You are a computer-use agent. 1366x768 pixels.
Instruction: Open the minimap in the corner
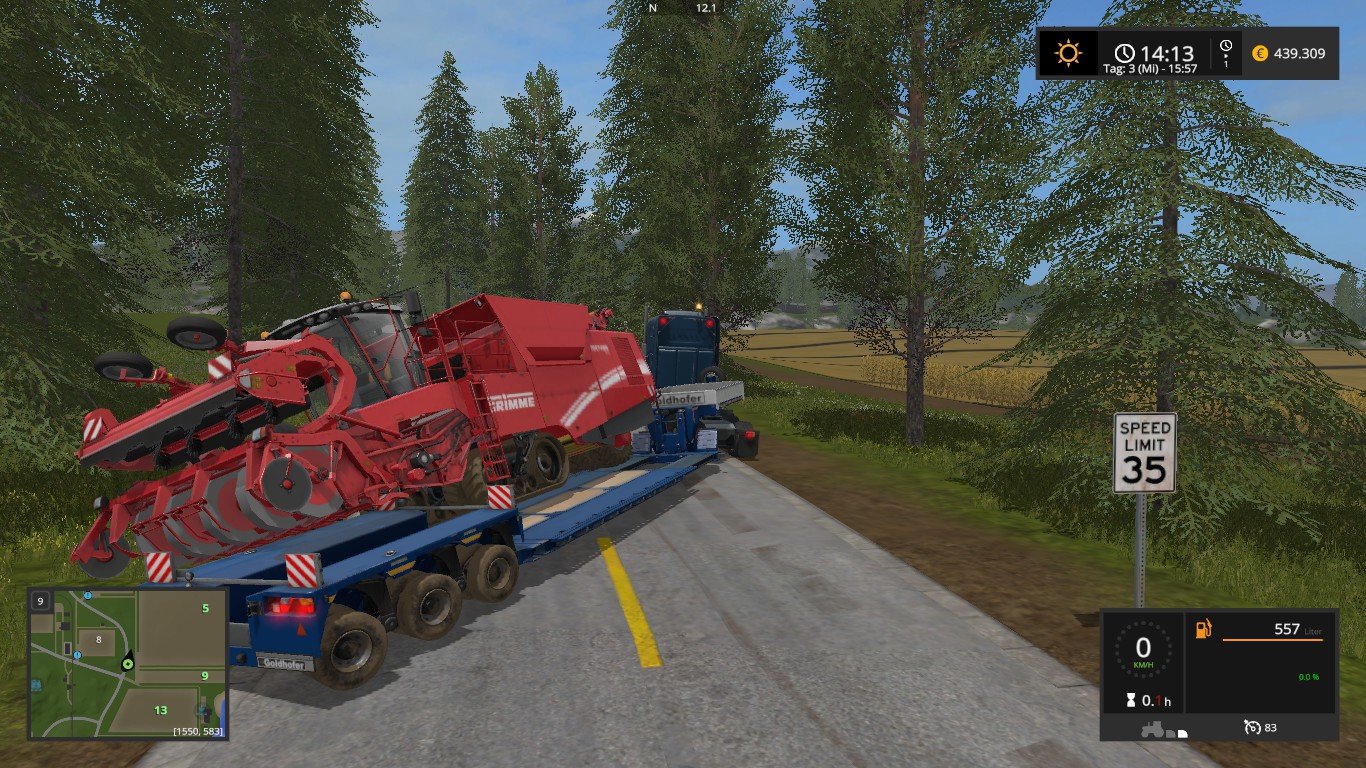coord(128,663)
